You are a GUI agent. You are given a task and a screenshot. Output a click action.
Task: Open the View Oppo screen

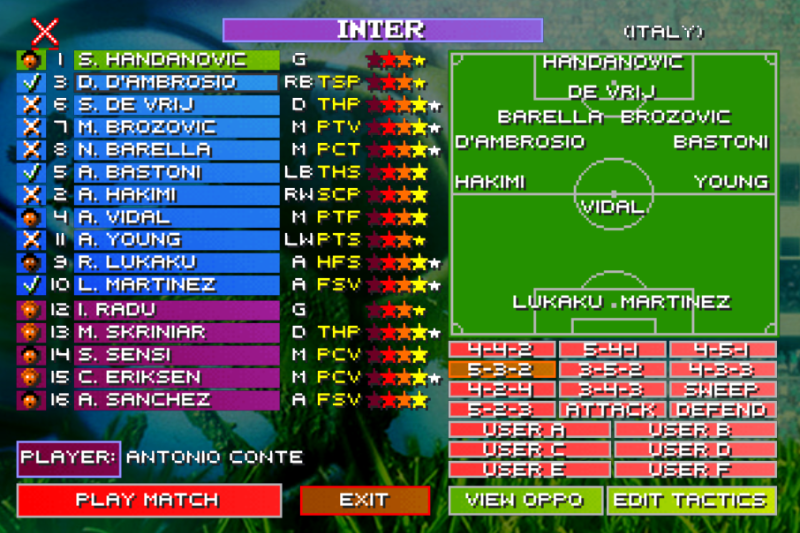tap(525, 500)
